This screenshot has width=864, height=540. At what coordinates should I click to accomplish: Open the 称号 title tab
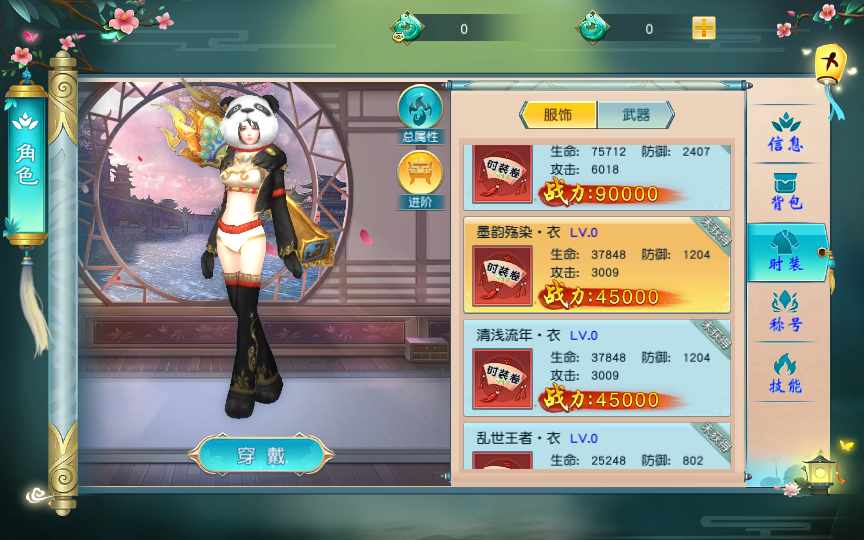point(786,312)
